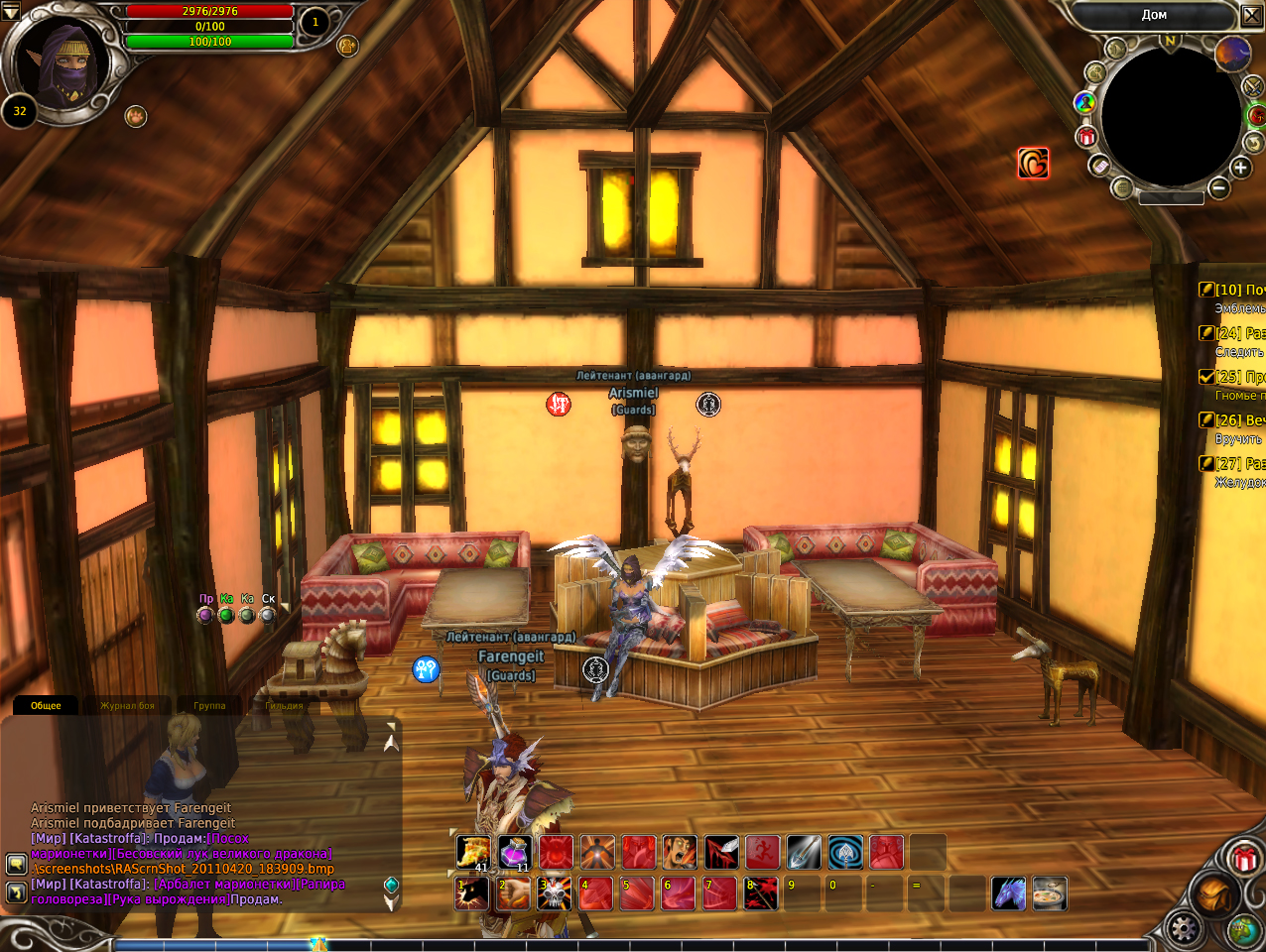
Task: Select the Общее chat tab
Action: click(x=46, y=706)
